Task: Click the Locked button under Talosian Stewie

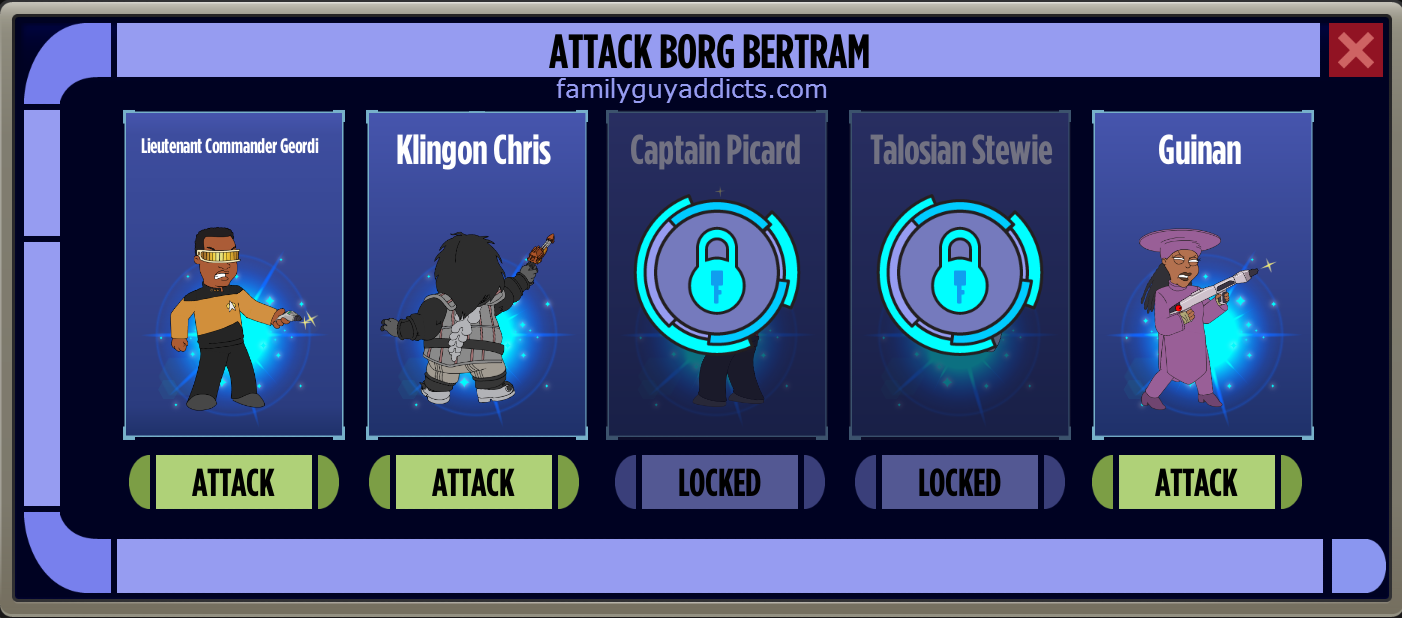Action: pyautogui.click(x=959, y=482)
